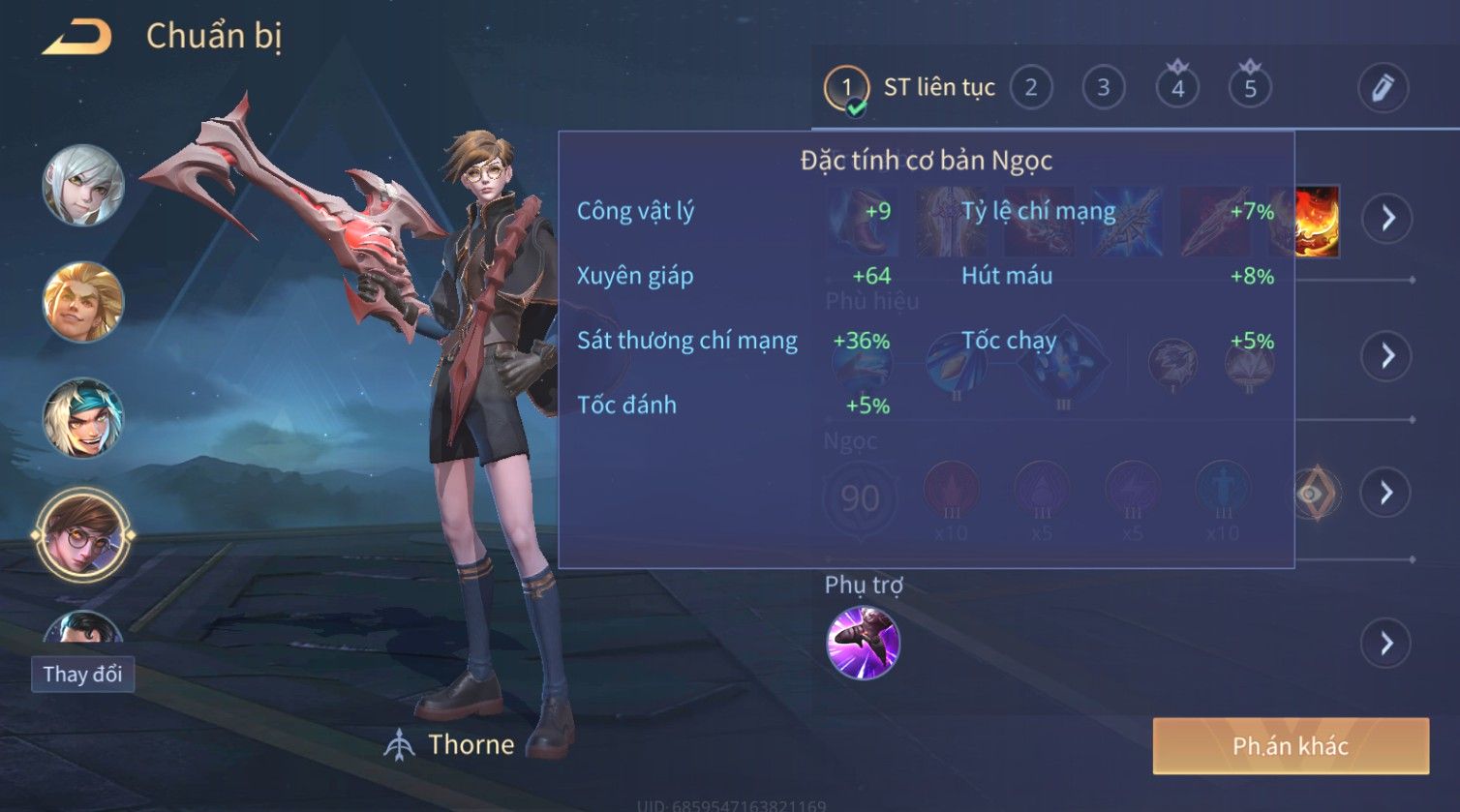Switch to loadout preset 4
The height and width of the screenshot is (812, 1460).
1177,88
